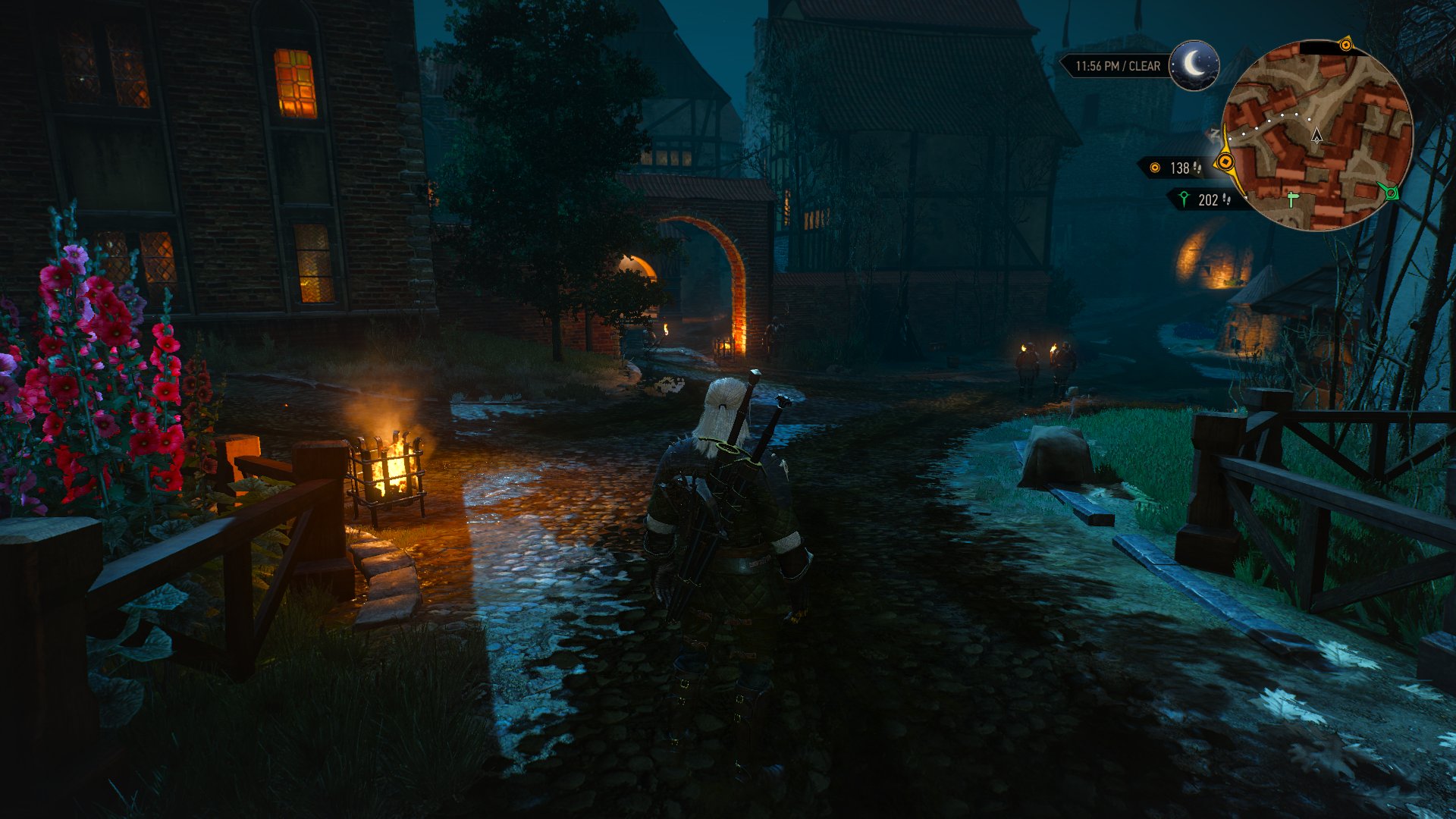The height and width of the screenshot is (819, 1456).
Task: Click the crescent moon phase icon
Action: pyautogui.click(x=1193, y=65)
